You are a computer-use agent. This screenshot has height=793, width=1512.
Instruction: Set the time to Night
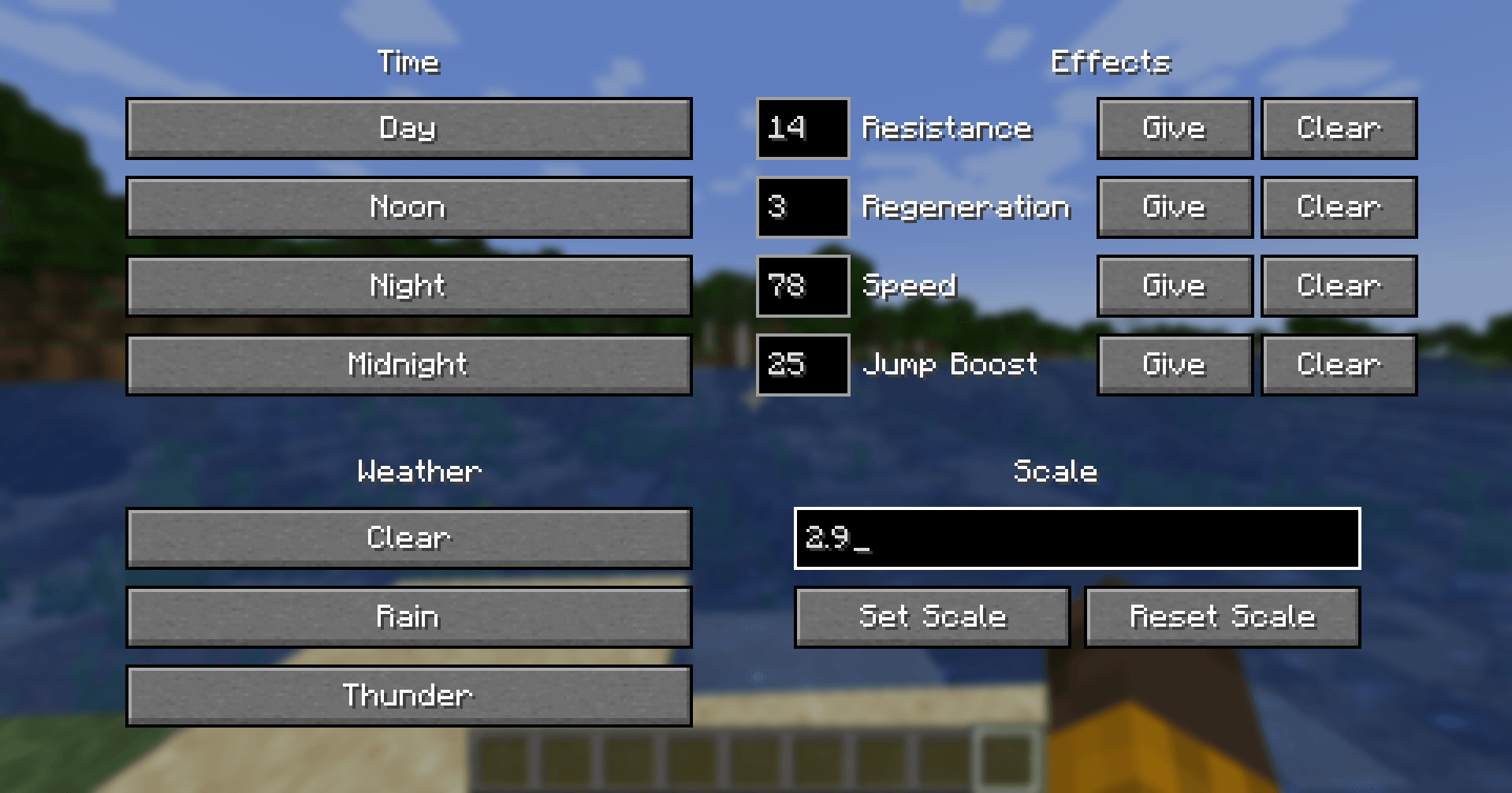click(408, 286)
